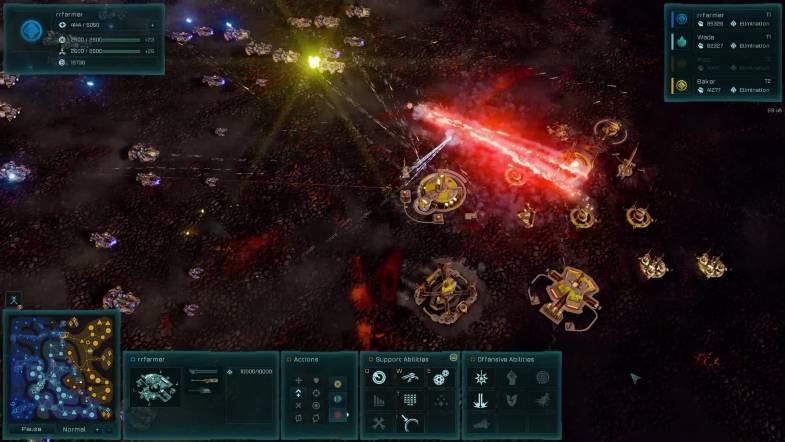Activate the dot grid support ability
The height and width of the screenshot is (442, 785).
point(410,400)
